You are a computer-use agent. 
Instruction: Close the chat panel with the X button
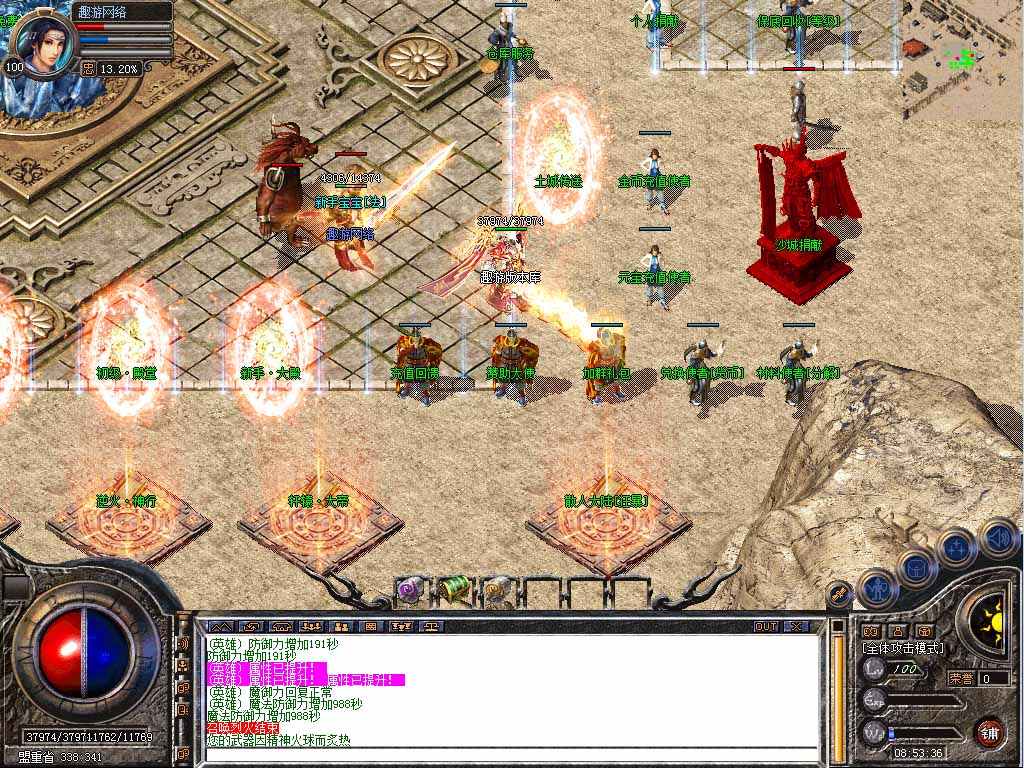(795, 626)
